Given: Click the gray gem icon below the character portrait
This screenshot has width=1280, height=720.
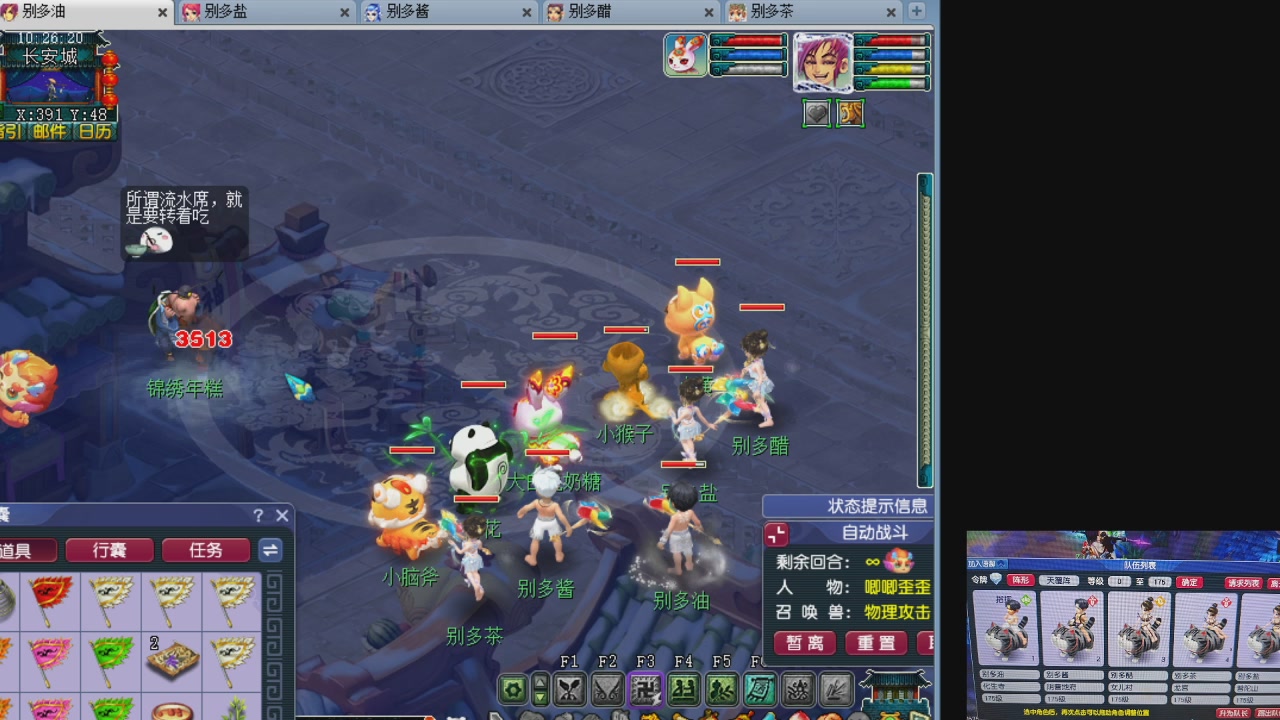Looking at the screenshot, I should tap(816, 113).
